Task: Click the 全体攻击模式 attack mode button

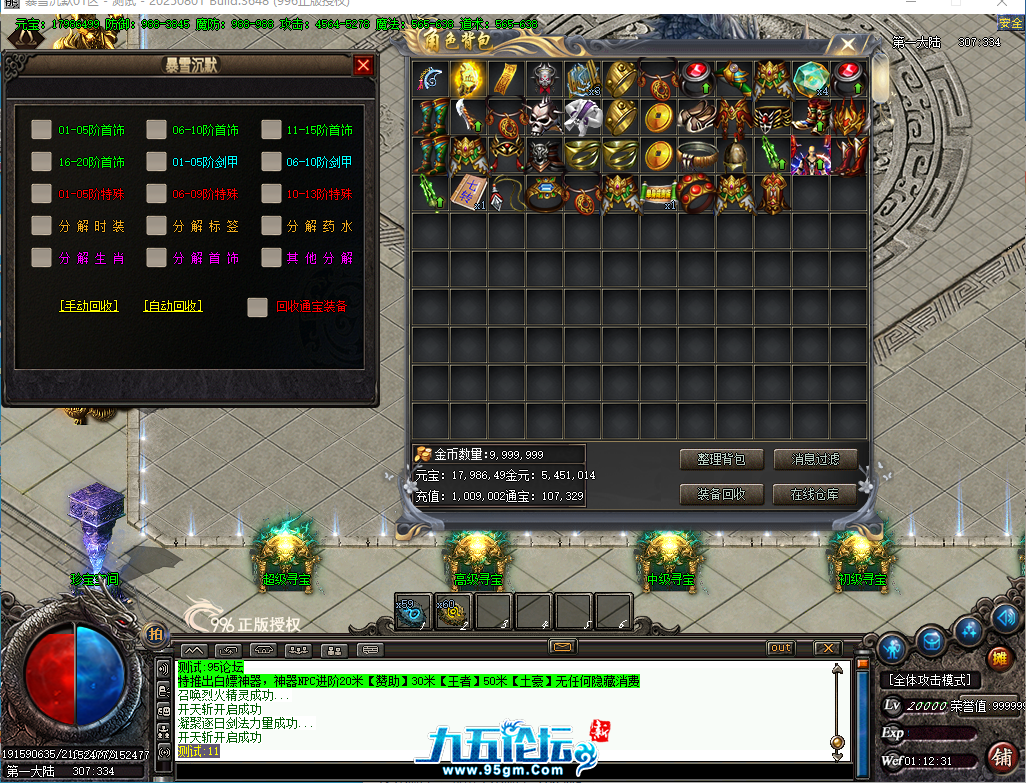Action: pyautogui.click(x=930, y=680)
